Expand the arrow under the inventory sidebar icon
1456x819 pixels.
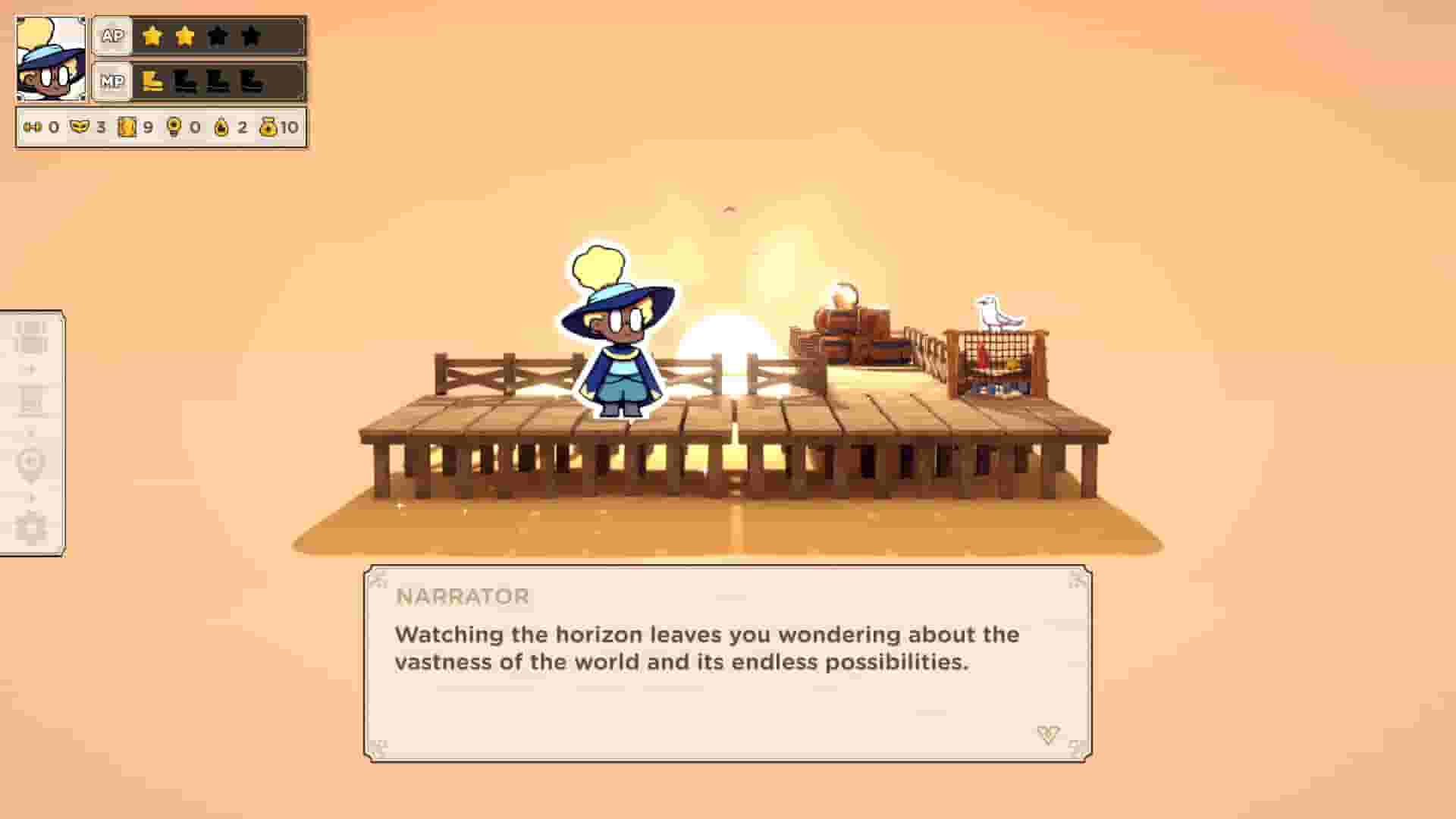tap(30, 368)
